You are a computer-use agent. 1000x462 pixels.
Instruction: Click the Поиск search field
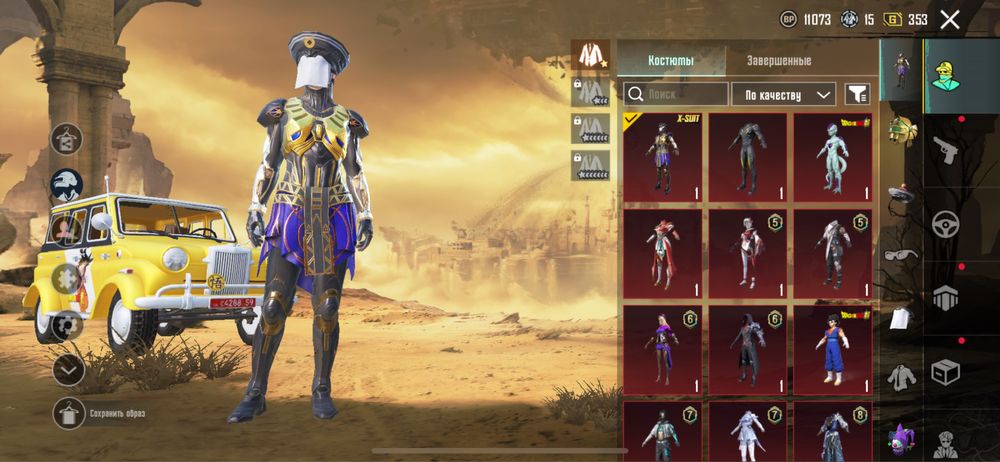tap(676, 95)
